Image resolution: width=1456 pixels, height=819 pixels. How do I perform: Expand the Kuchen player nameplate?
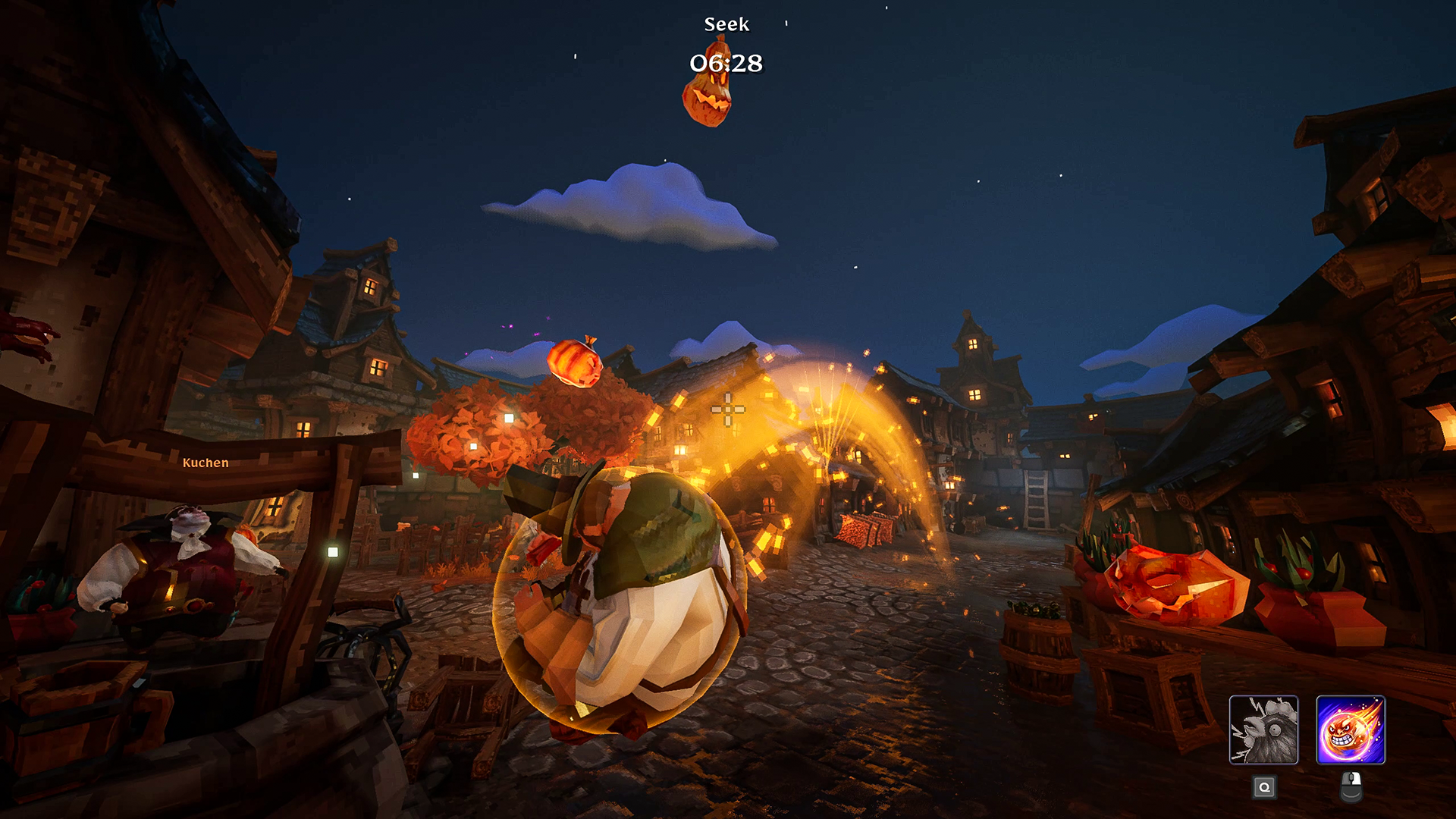pyautogui.click(x=206, y=461)
